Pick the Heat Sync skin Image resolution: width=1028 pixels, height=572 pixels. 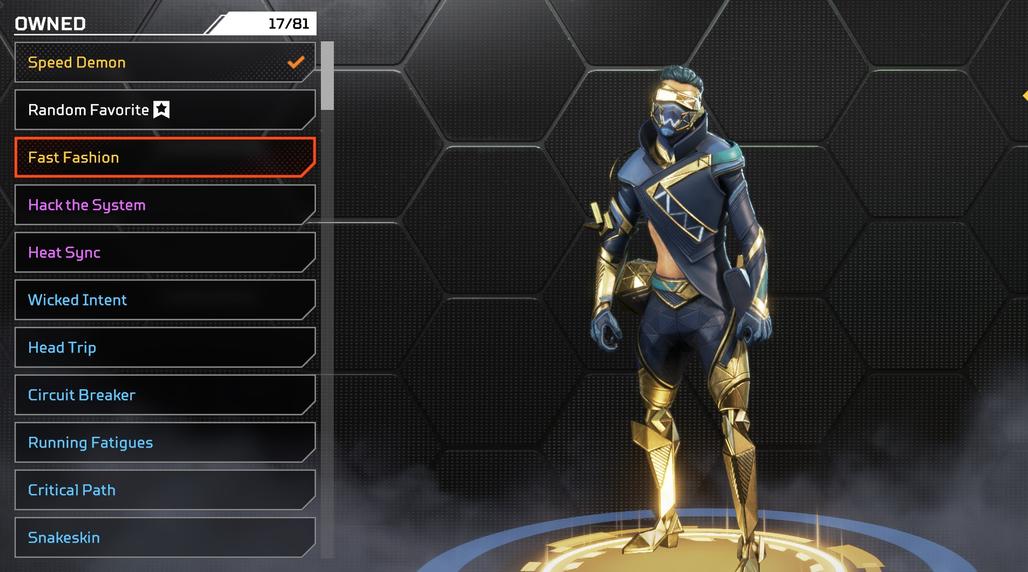[x=165, y=252]
